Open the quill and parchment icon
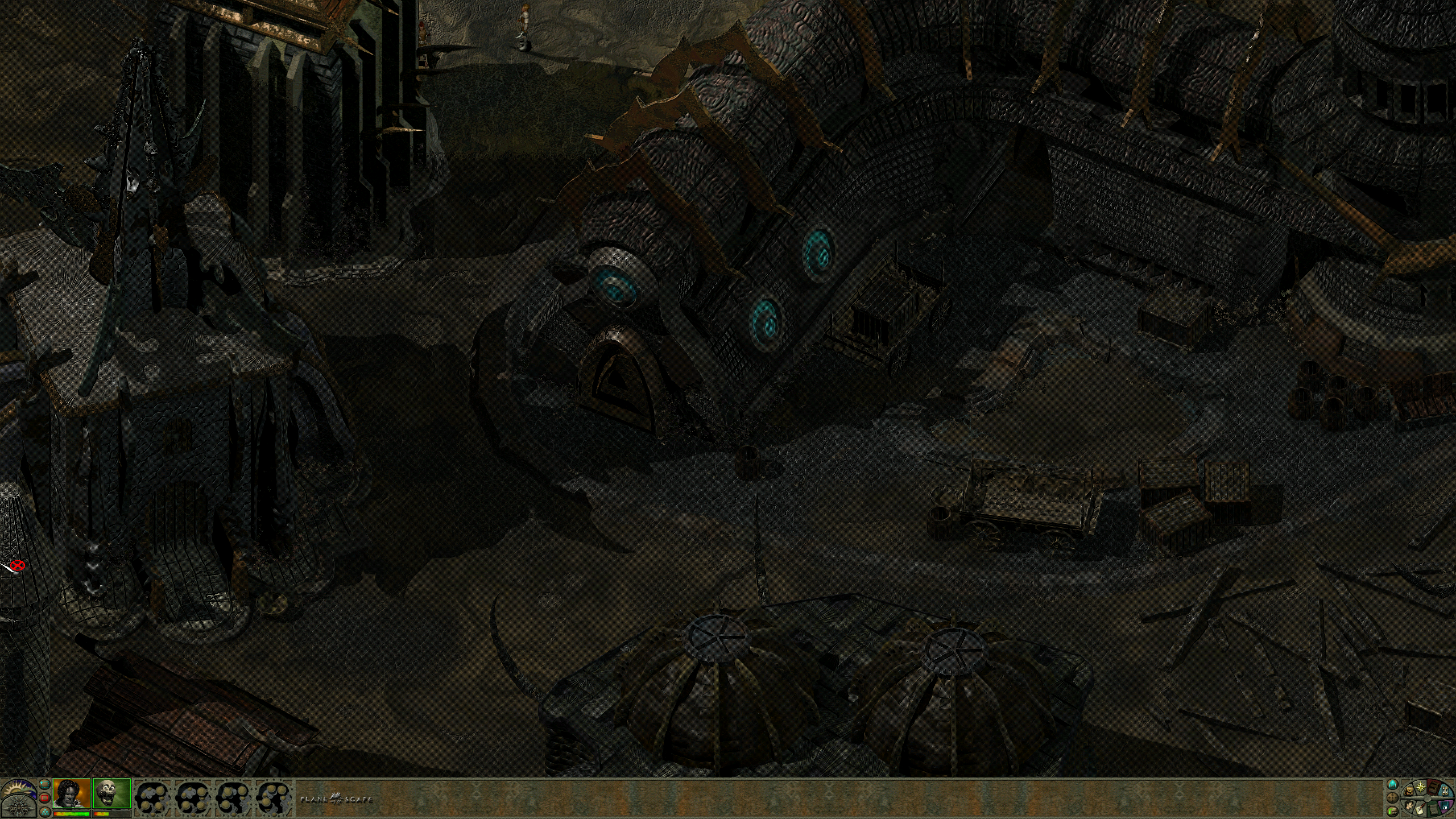This screenshot has width=1456, height=819. tap(1420, 810)
